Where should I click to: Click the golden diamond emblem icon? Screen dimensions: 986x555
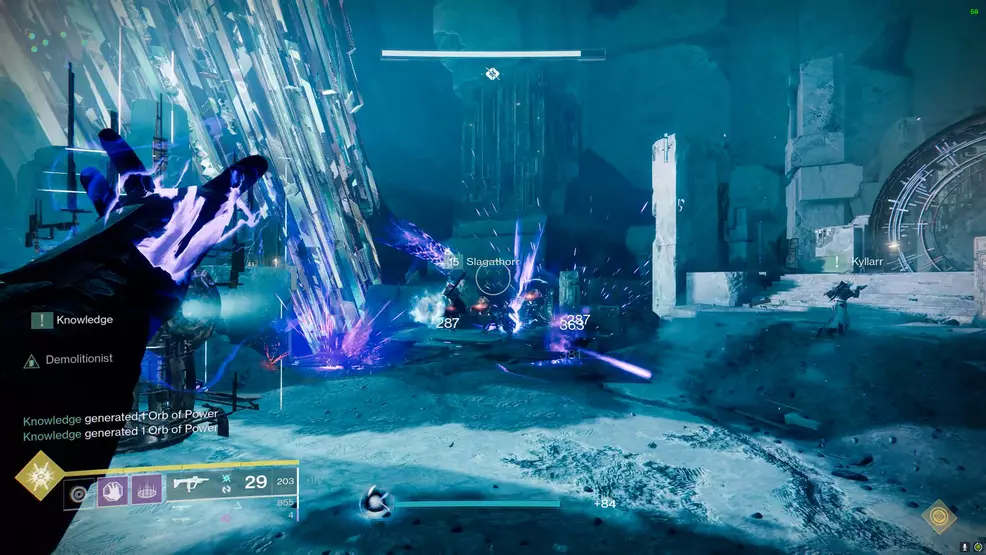[x=938, y=516]
